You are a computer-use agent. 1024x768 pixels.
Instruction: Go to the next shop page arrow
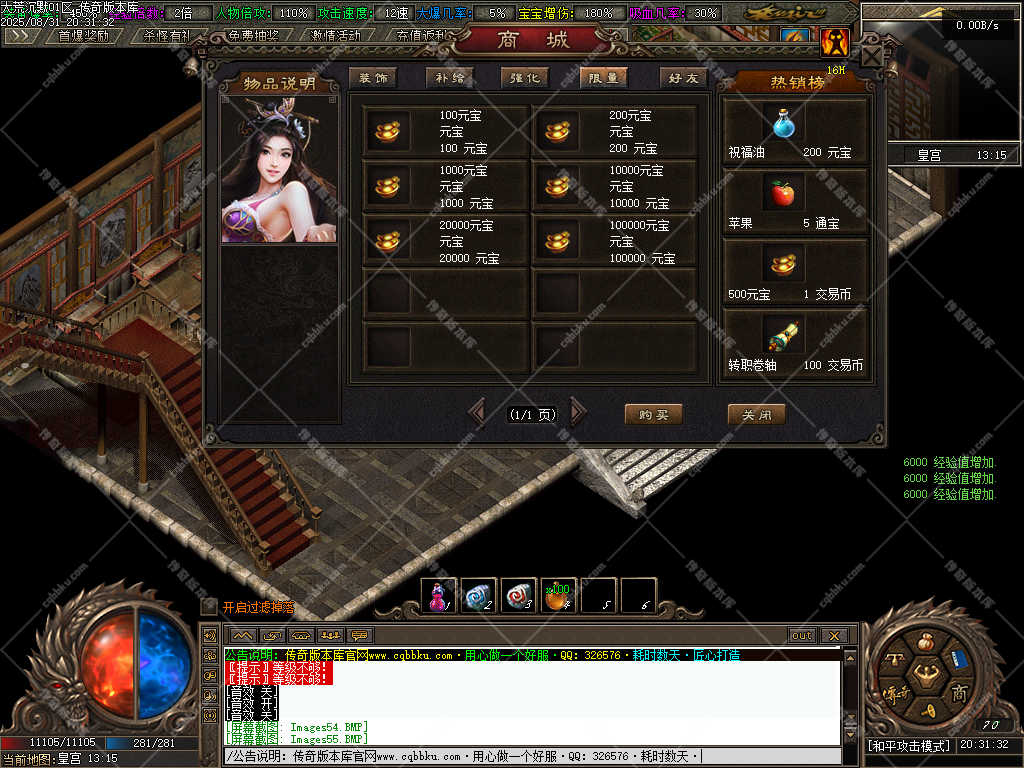point(578,412)
